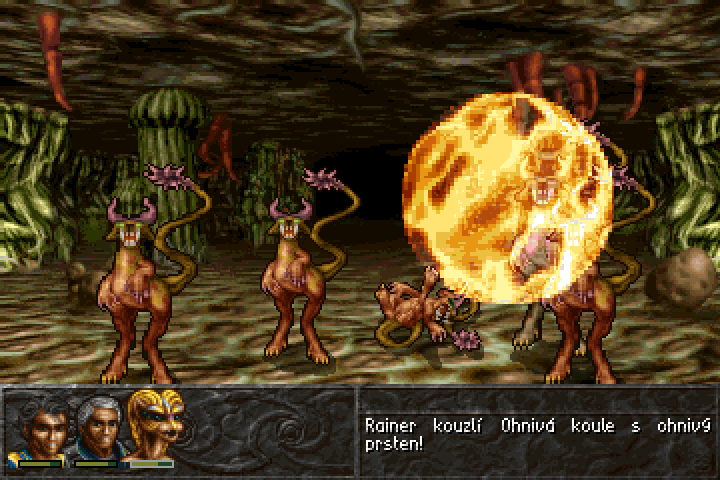Select the dark-haired man's party portrait
Image resolution: width=720 pixels, height=480 pixels.
[39, 426]
